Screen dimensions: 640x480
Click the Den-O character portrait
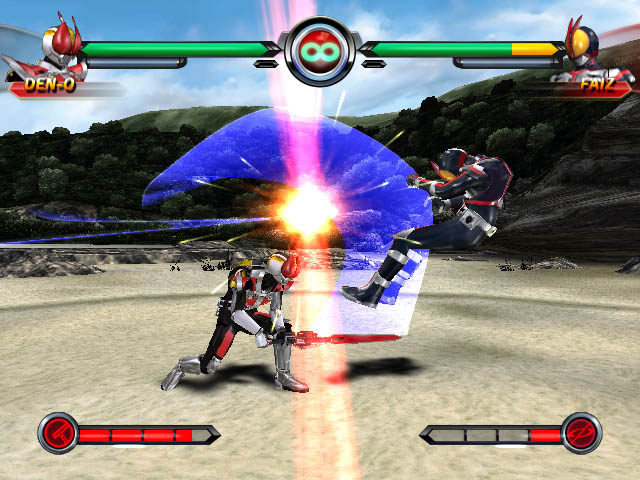tap(60, 47)
